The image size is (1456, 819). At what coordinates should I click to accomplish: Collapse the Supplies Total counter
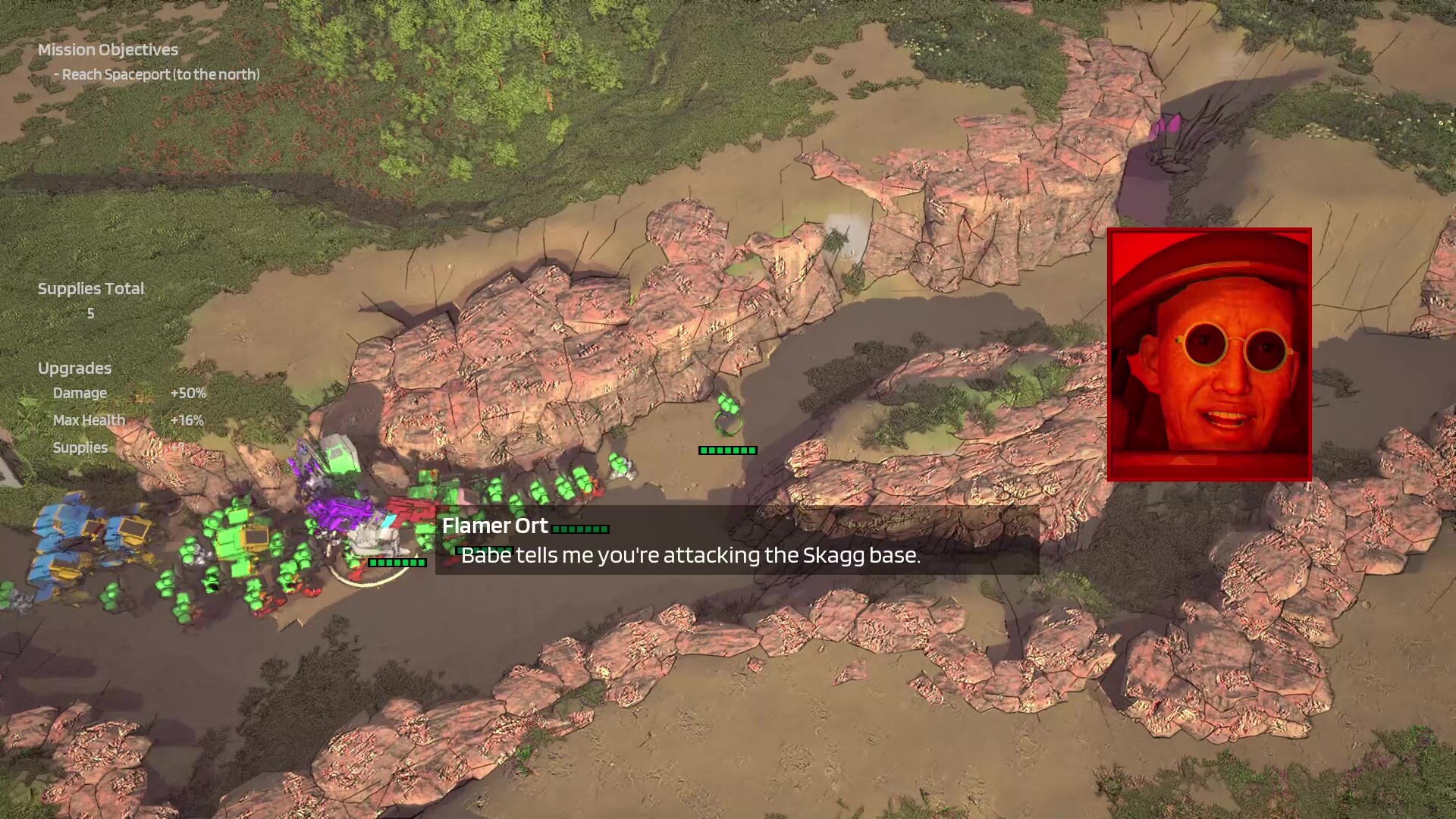coord(91,288)
